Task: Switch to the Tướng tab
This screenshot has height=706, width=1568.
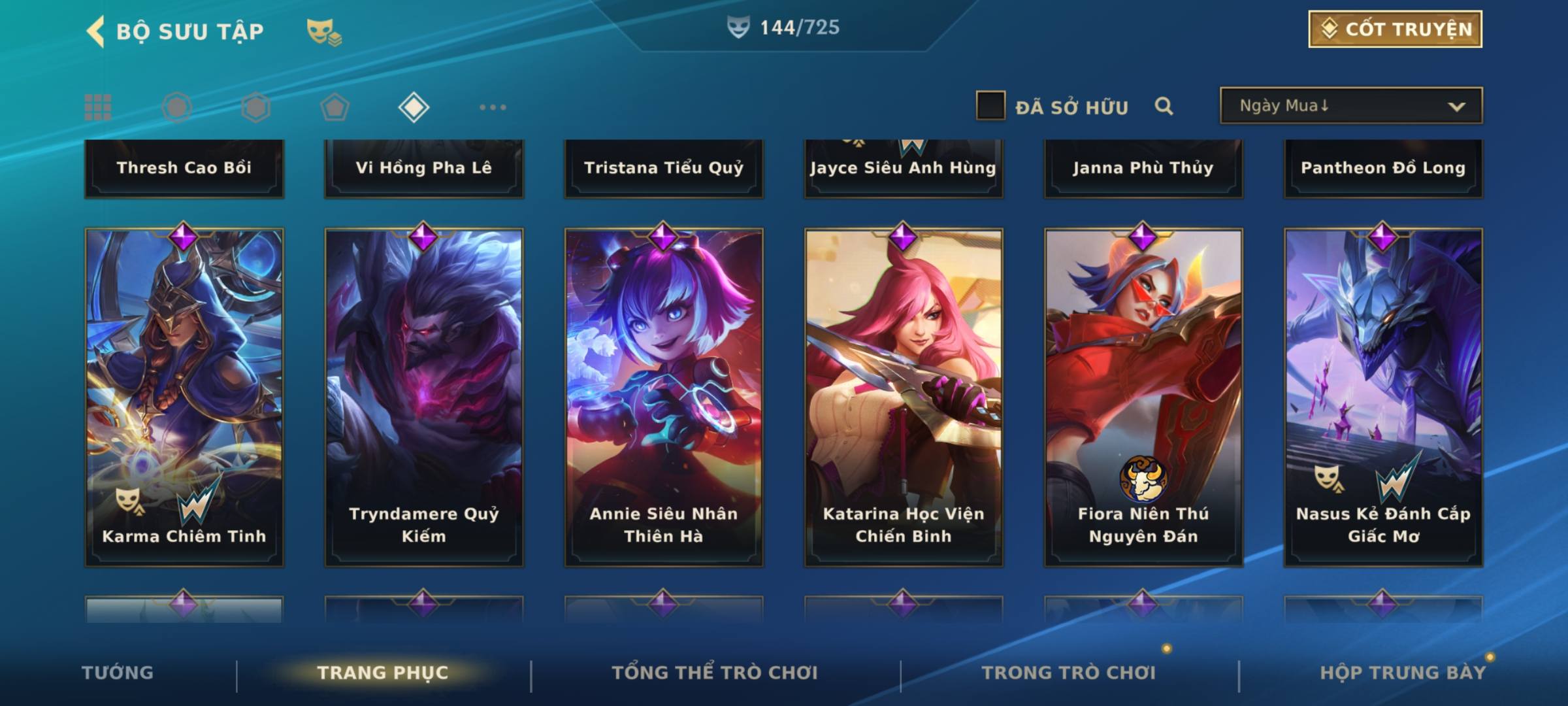Action: point(118,673)
